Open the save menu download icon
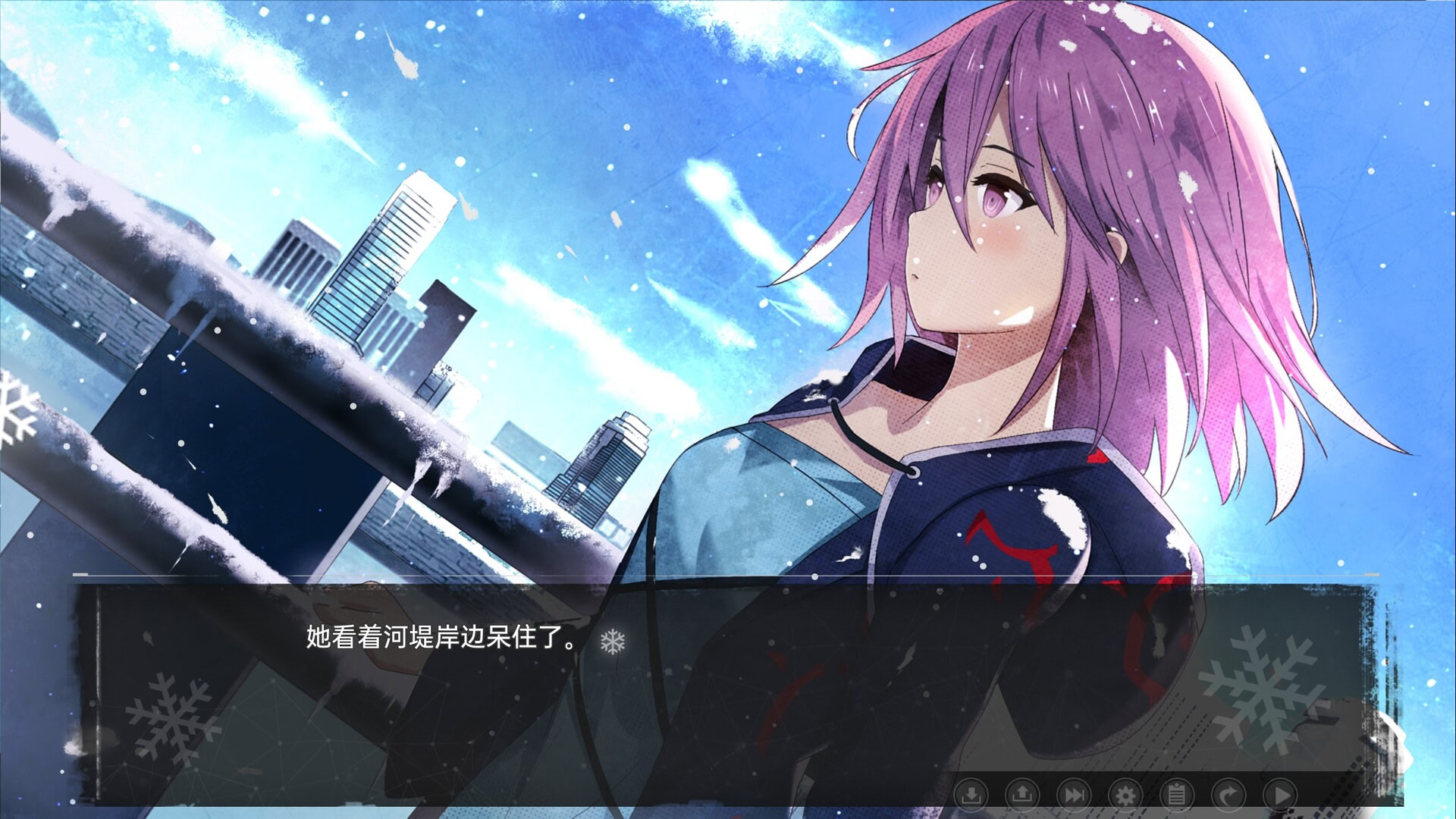This screenshot has height=819, width=1456. pyautogui.click(x=973, y=794)
